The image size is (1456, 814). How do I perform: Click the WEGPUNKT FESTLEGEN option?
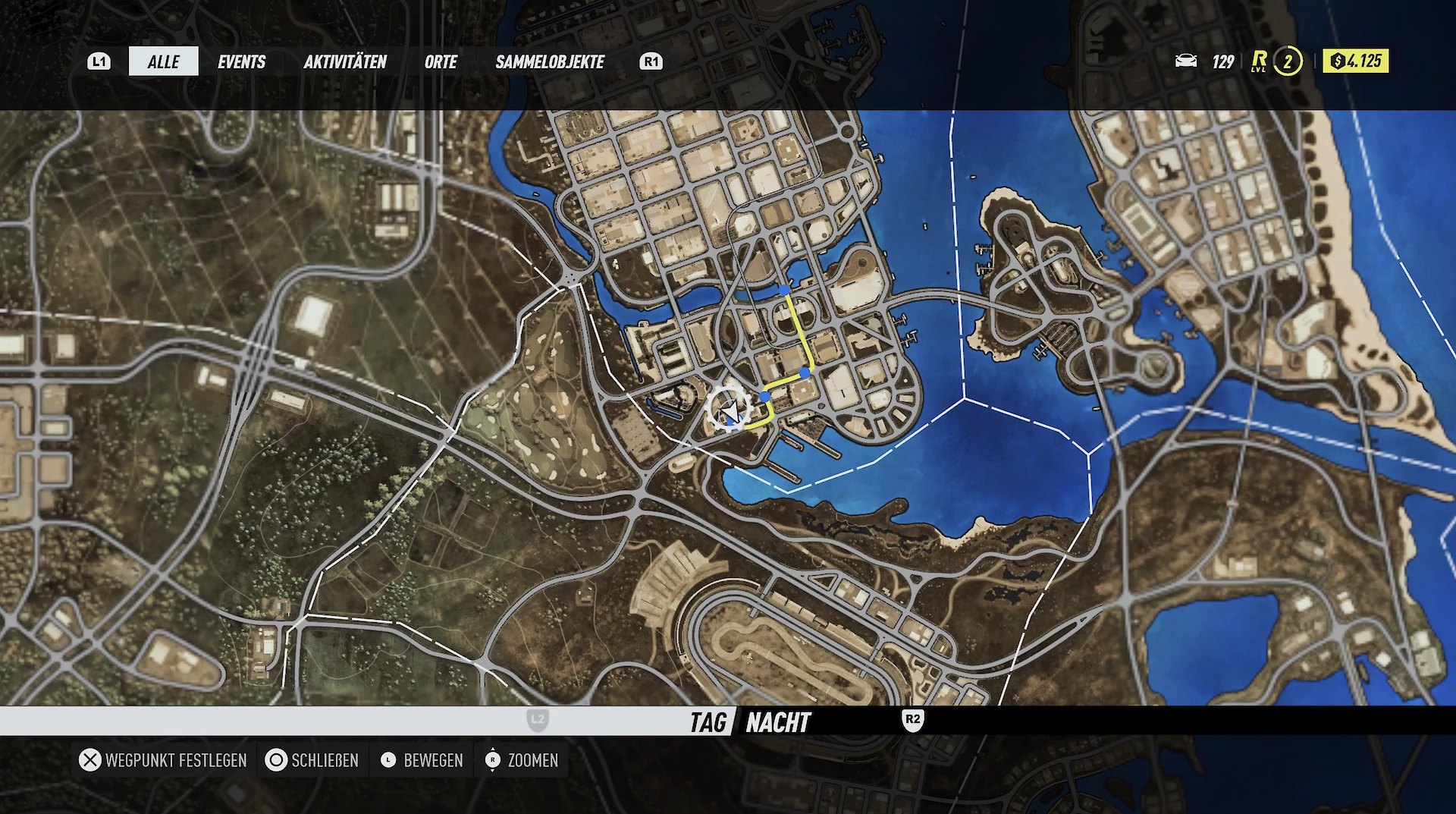pos(164,760)
